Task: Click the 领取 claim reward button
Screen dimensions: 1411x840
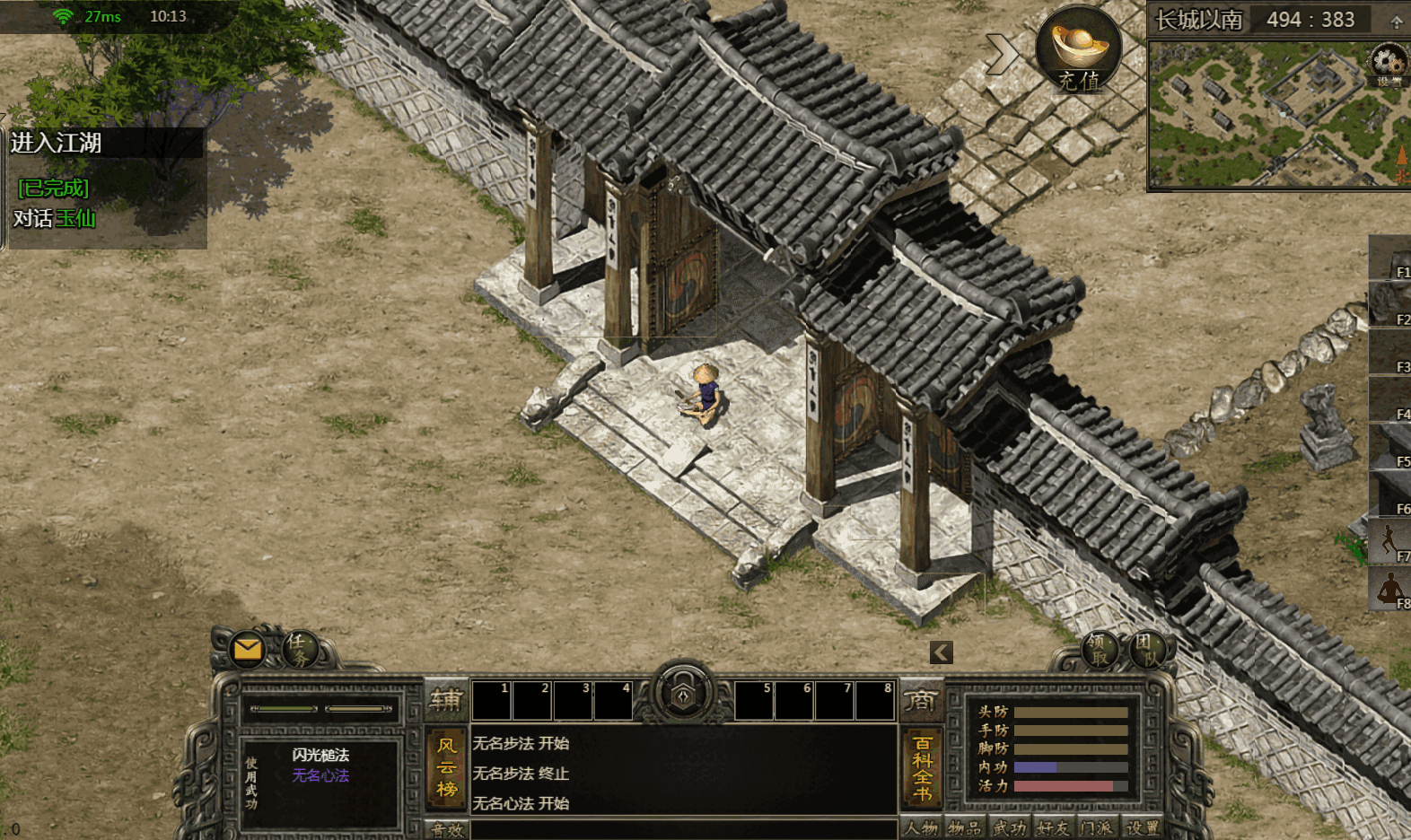Action: 1098,649
